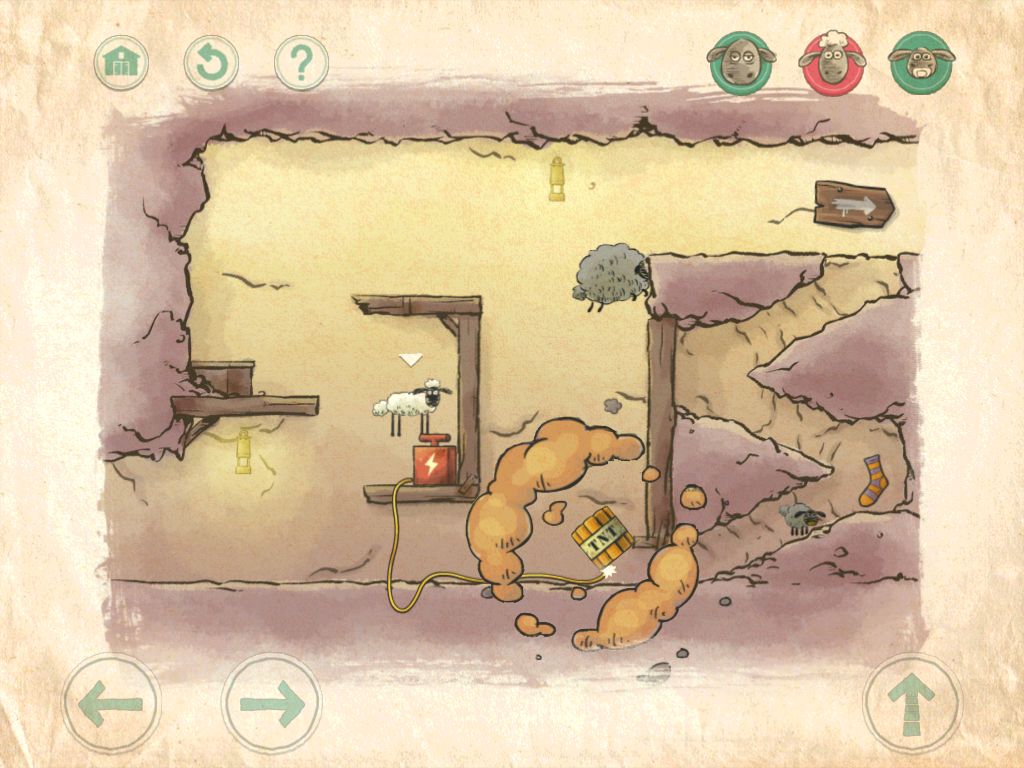
Task: Open the question mark help button
Action: point(301,63)
